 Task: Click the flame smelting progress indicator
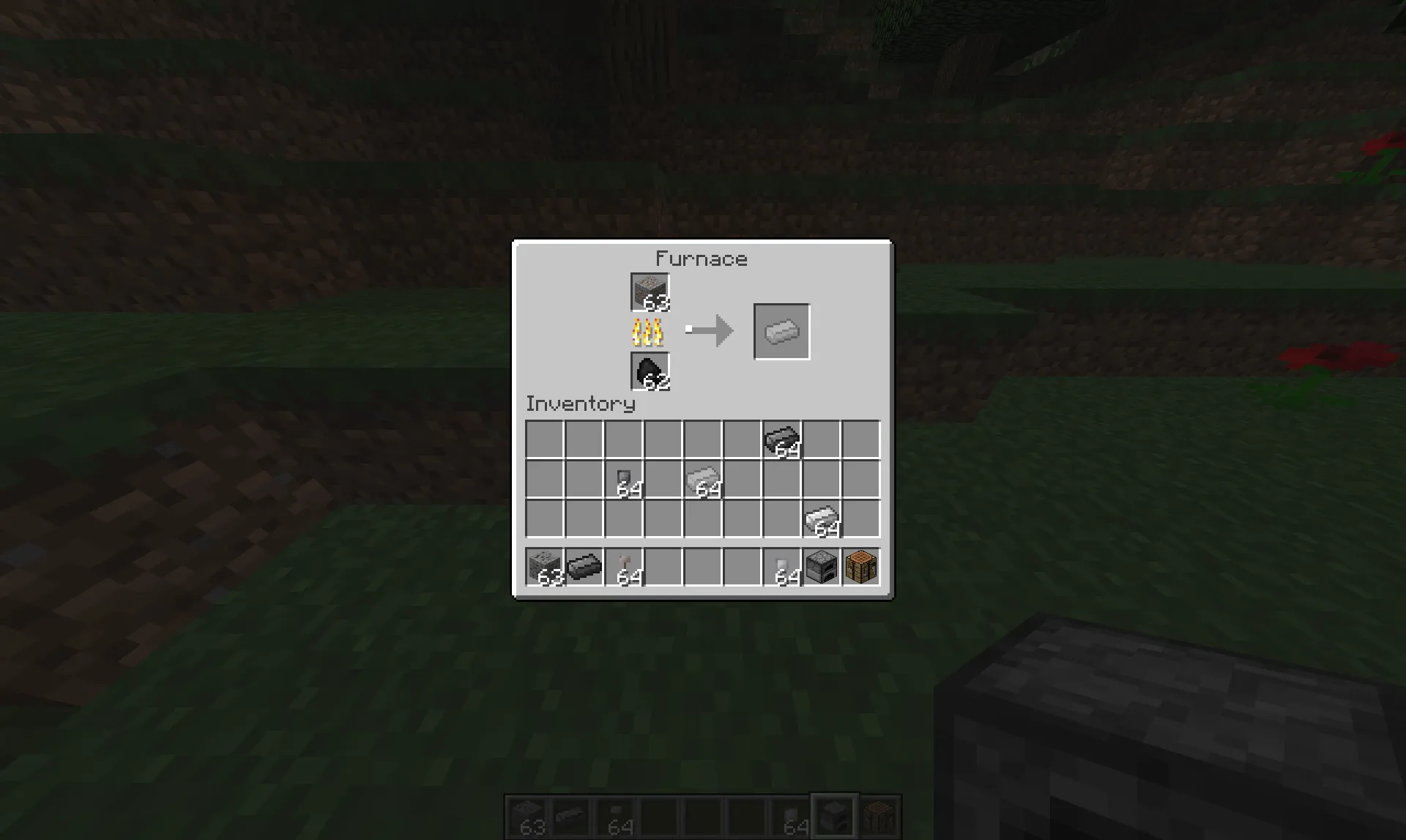[647, 331]
